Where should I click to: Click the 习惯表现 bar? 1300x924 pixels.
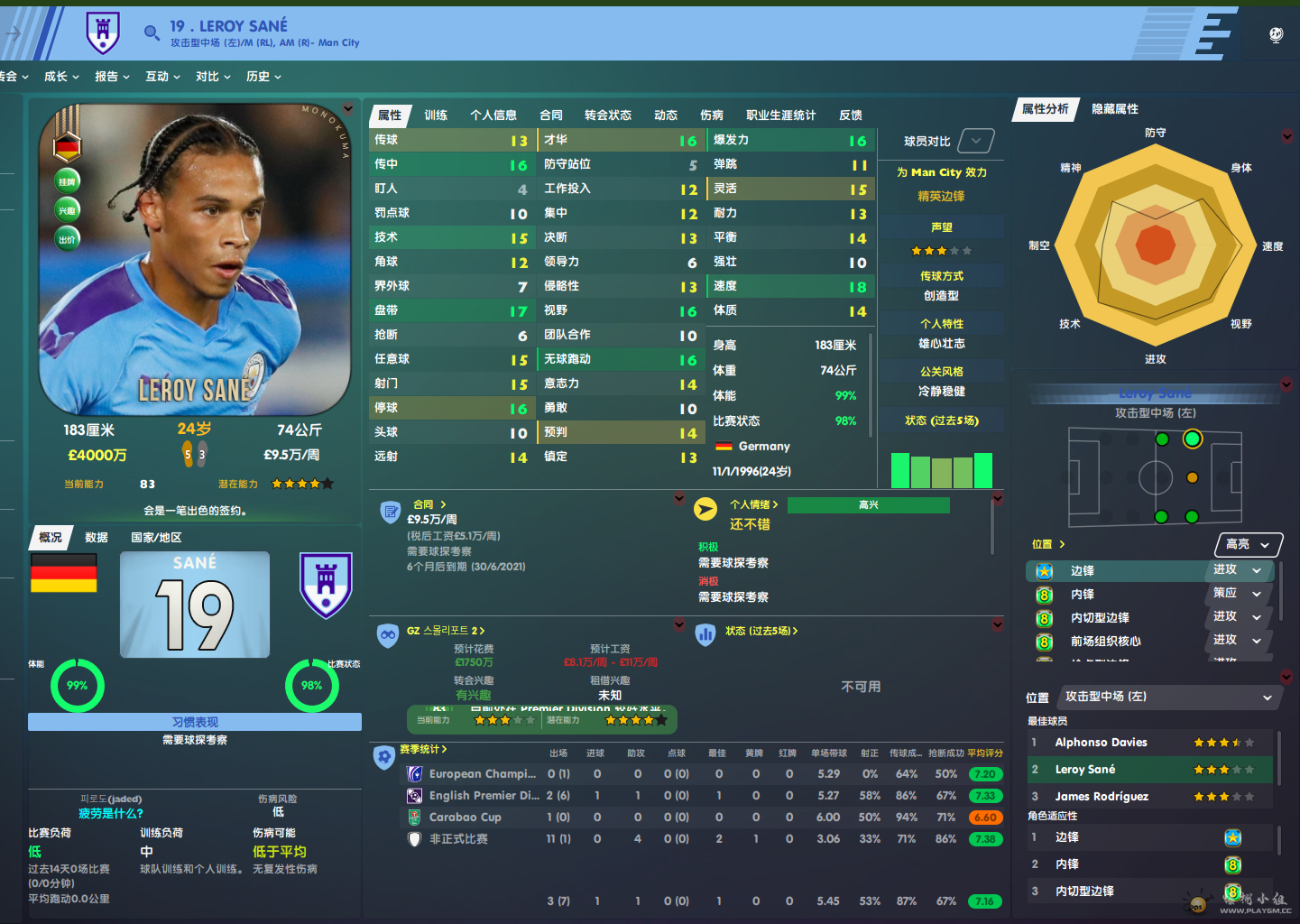click(x=195, y=722)
